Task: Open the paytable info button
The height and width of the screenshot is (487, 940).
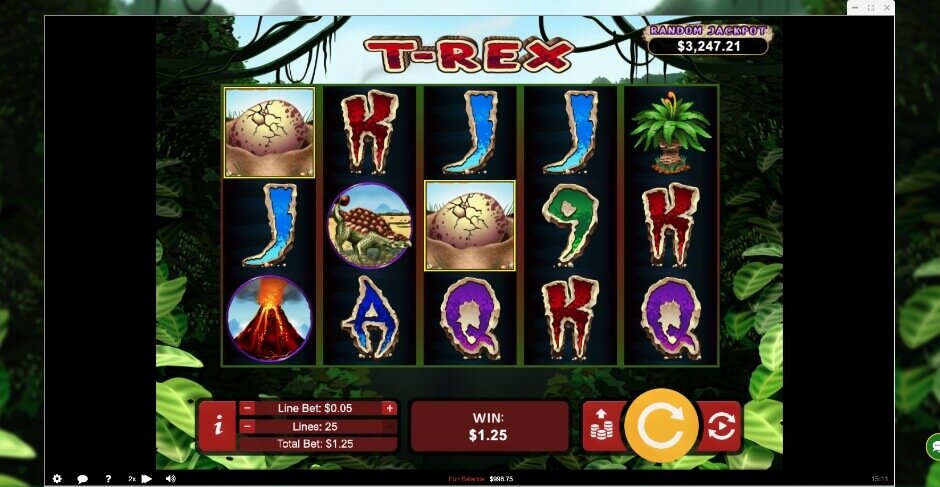Action: pyautogui.click(x=217, y=426)
